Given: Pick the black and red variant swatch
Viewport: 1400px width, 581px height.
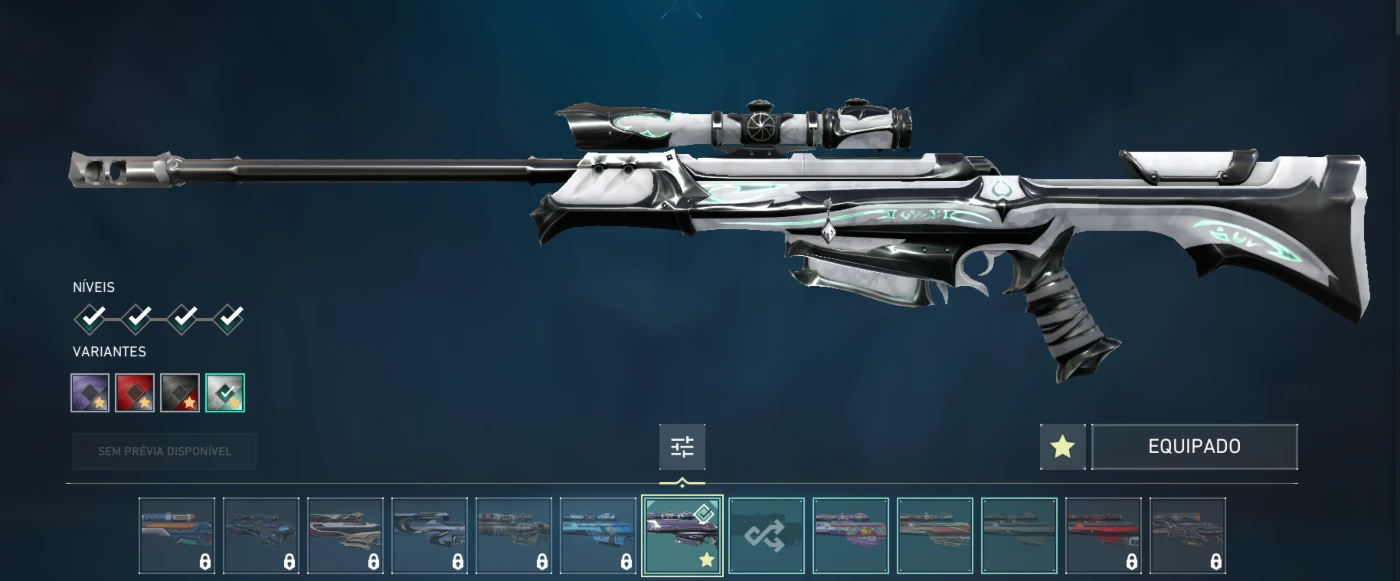Looking at the screenshot, I should (180, 393).
